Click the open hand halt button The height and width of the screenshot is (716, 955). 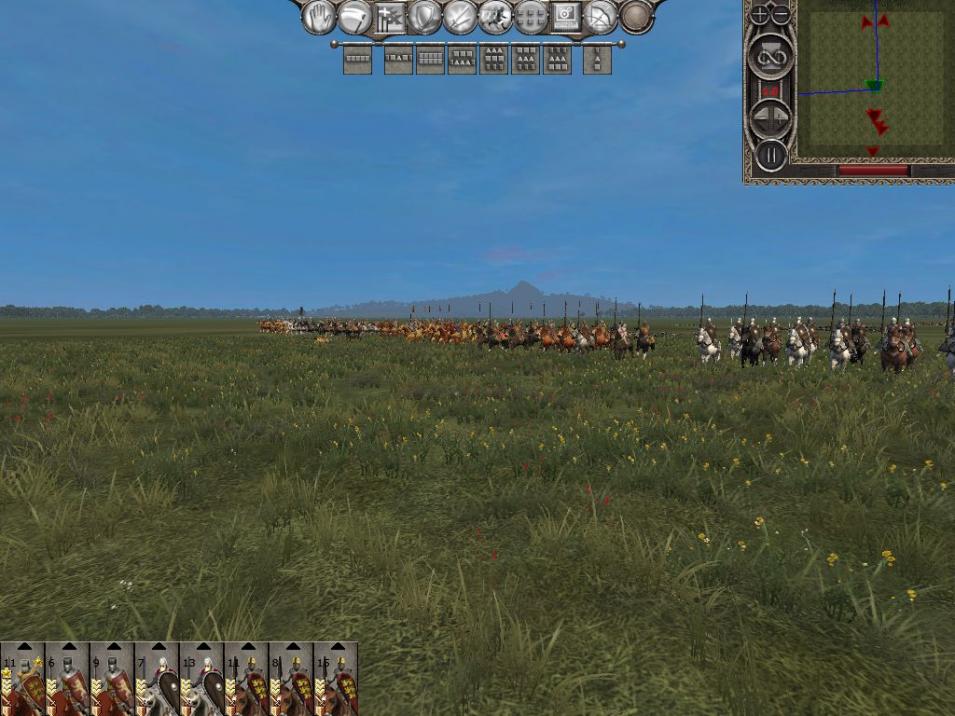click(319, 17)
